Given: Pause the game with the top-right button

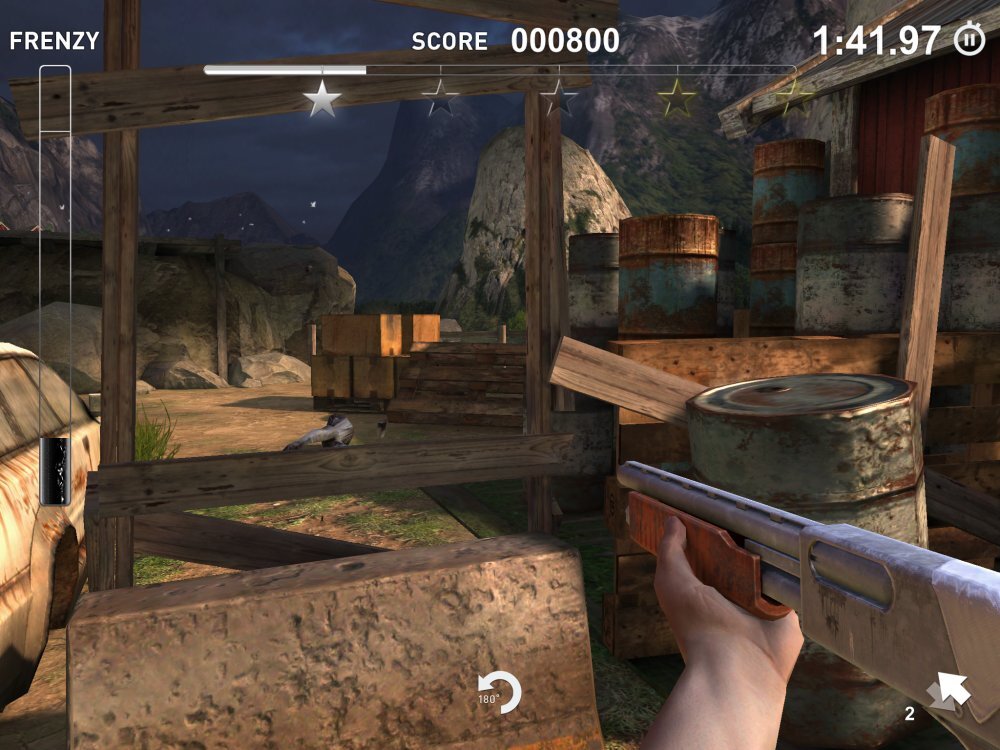Looking at the screenshot, I should (968, 40).
